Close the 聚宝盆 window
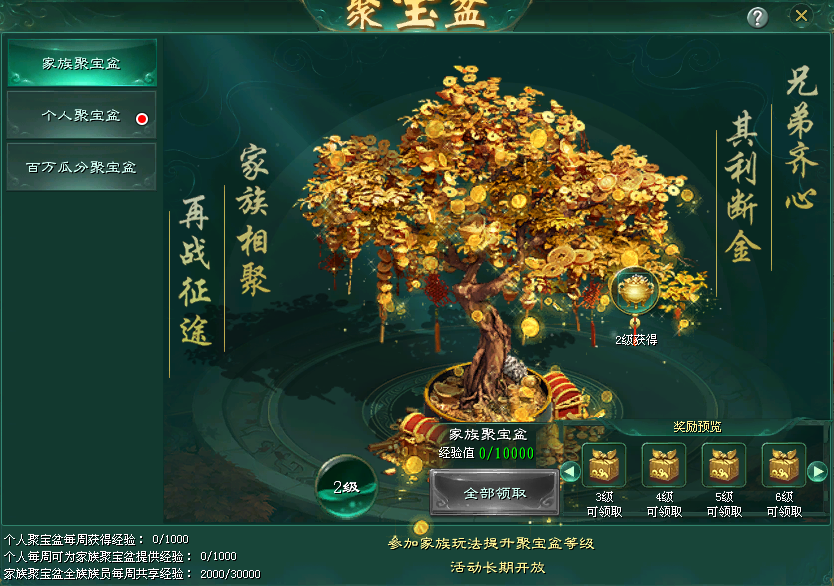 pyautogui.click(x=801, y=16)
